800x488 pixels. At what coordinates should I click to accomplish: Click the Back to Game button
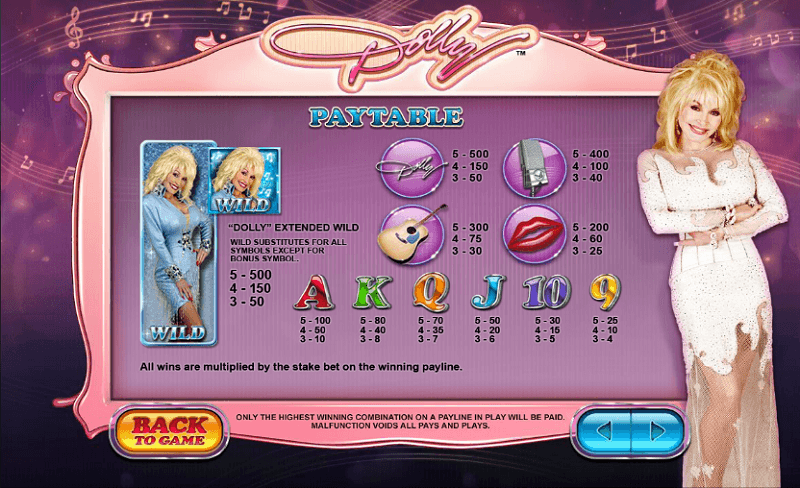[169, 428]
